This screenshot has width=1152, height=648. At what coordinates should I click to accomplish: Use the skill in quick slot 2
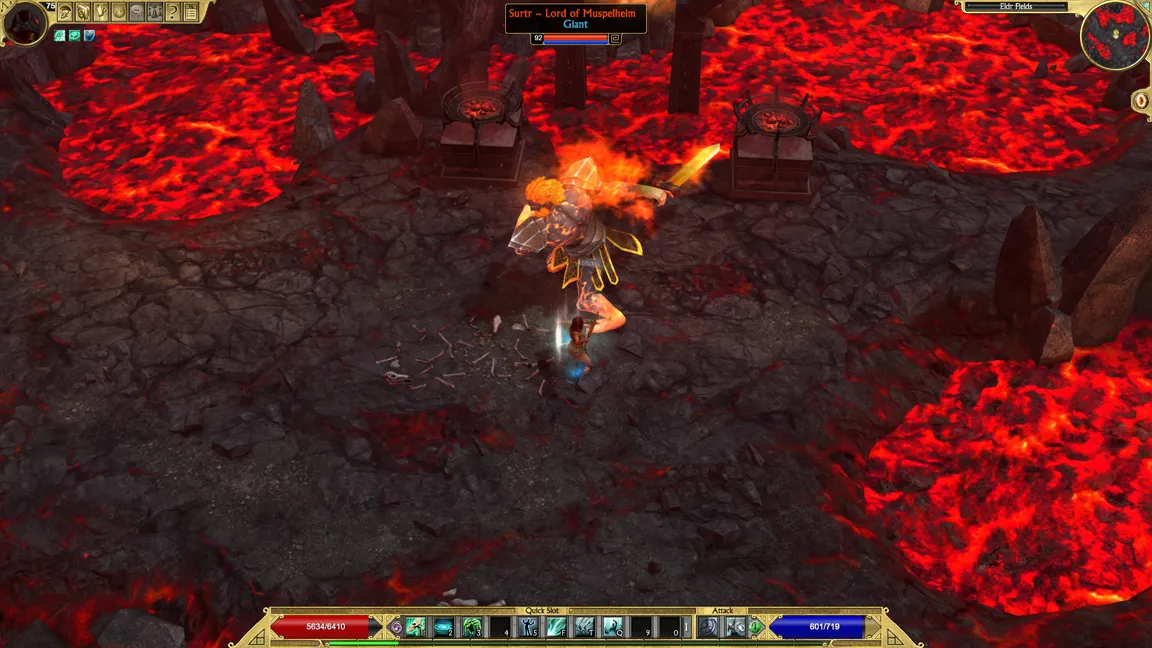point(444,627)
